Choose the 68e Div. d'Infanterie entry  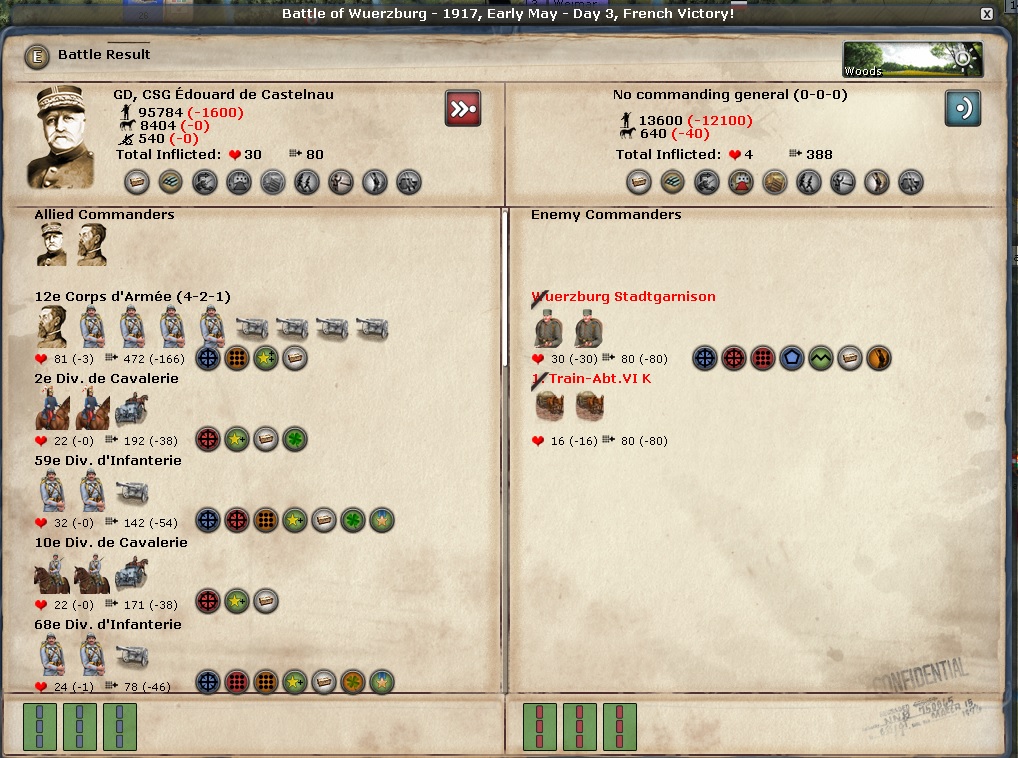tap(108, 625)
